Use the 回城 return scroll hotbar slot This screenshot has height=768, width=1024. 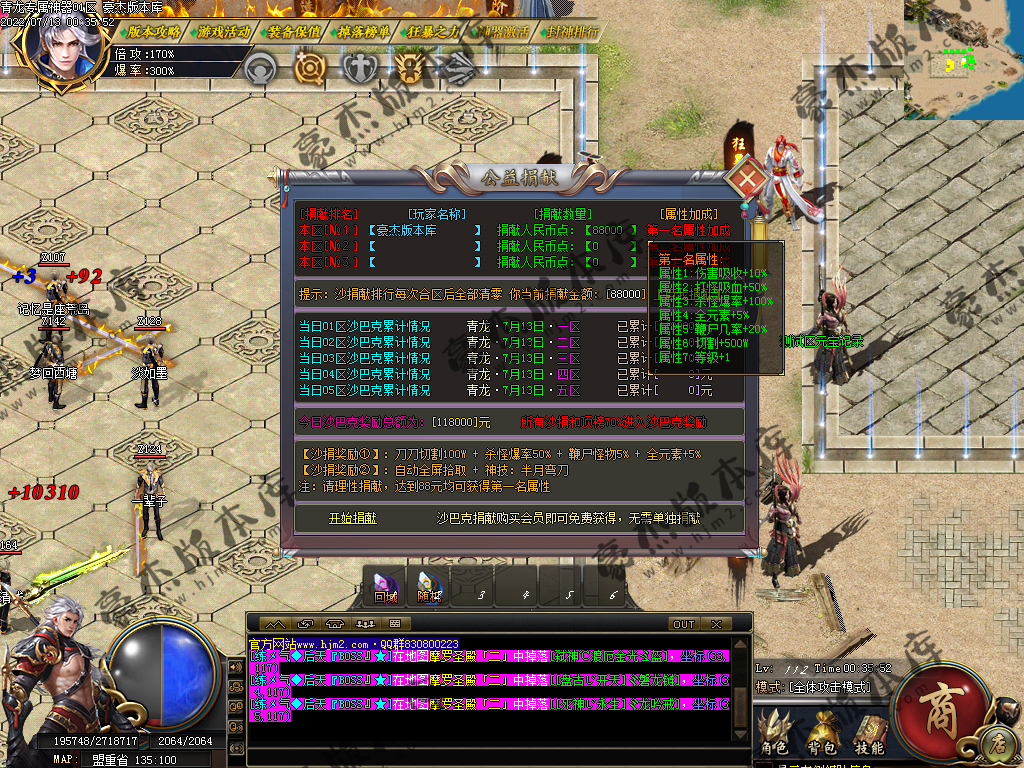click(386, 587)
